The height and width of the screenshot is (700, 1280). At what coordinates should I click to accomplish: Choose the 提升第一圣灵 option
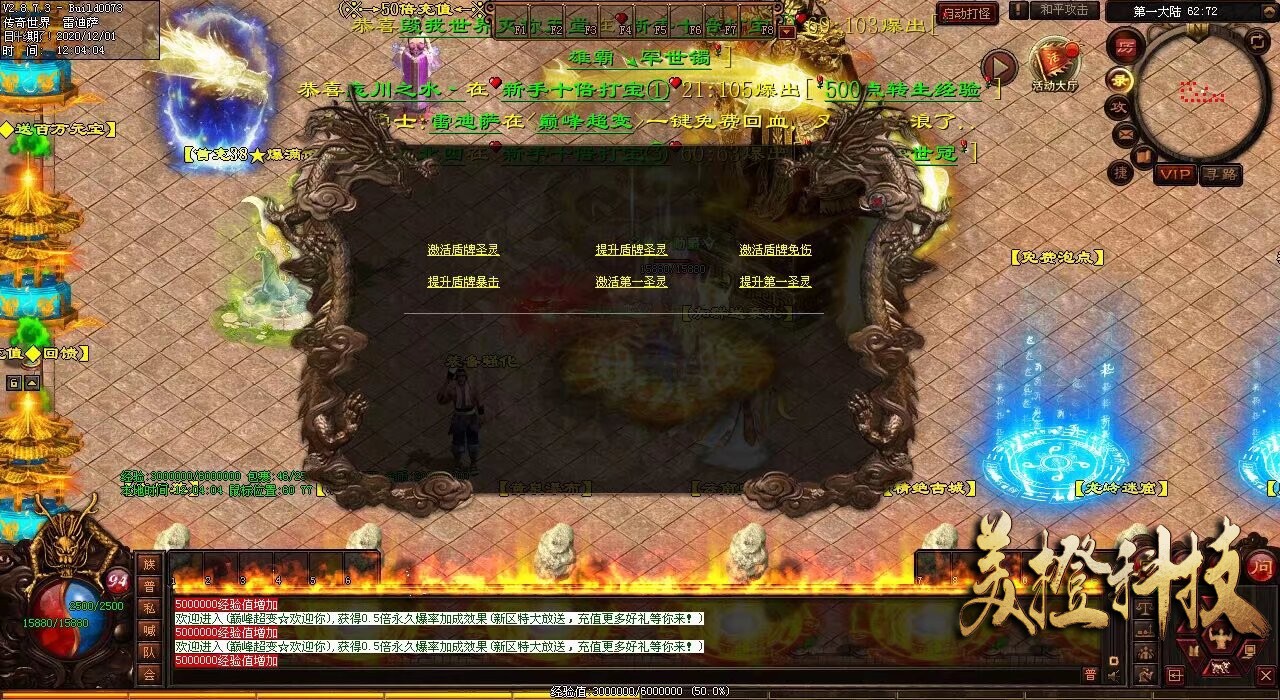(775, 282)
